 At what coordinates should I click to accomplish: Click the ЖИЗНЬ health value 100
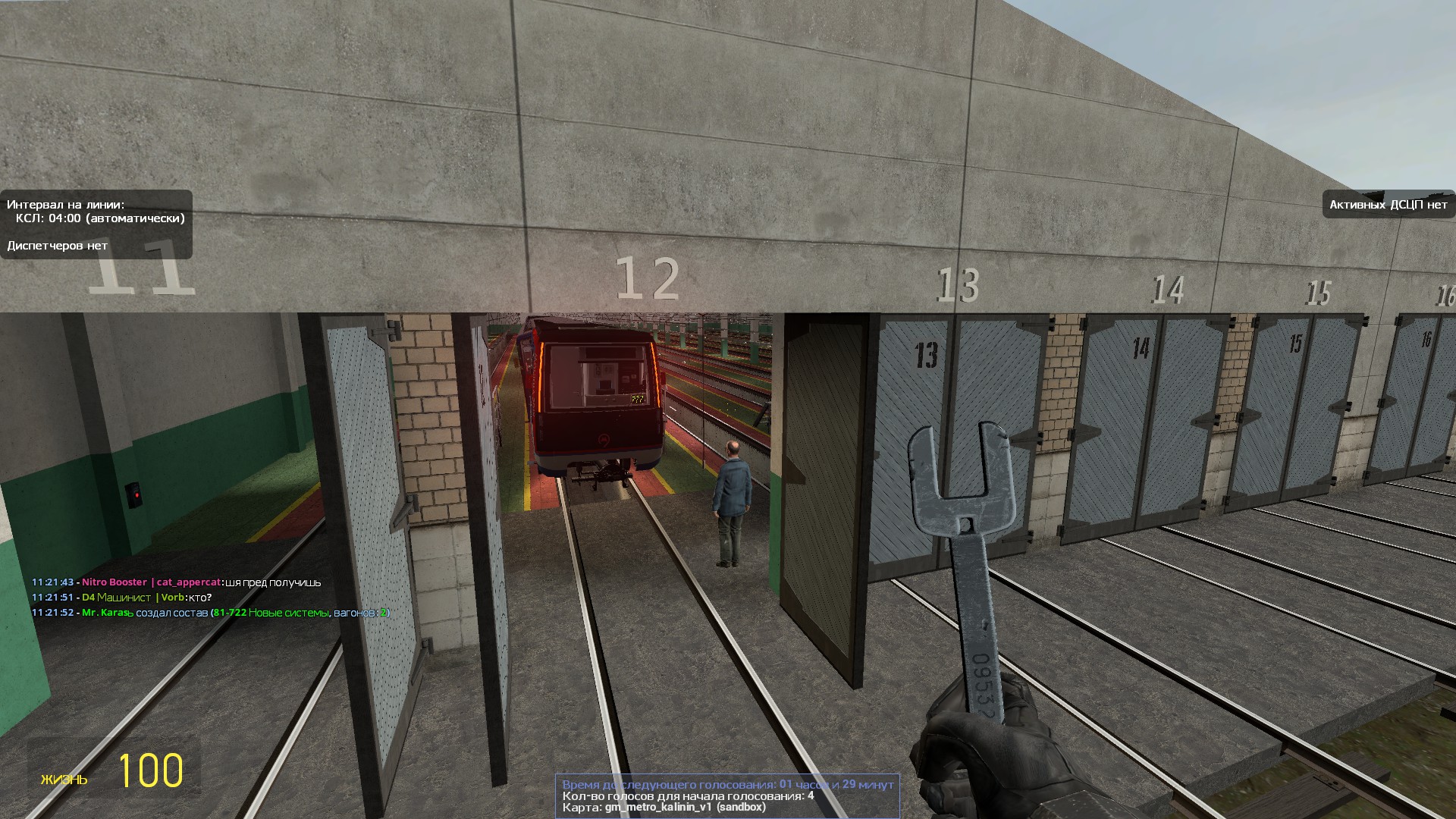coord(151,772)
